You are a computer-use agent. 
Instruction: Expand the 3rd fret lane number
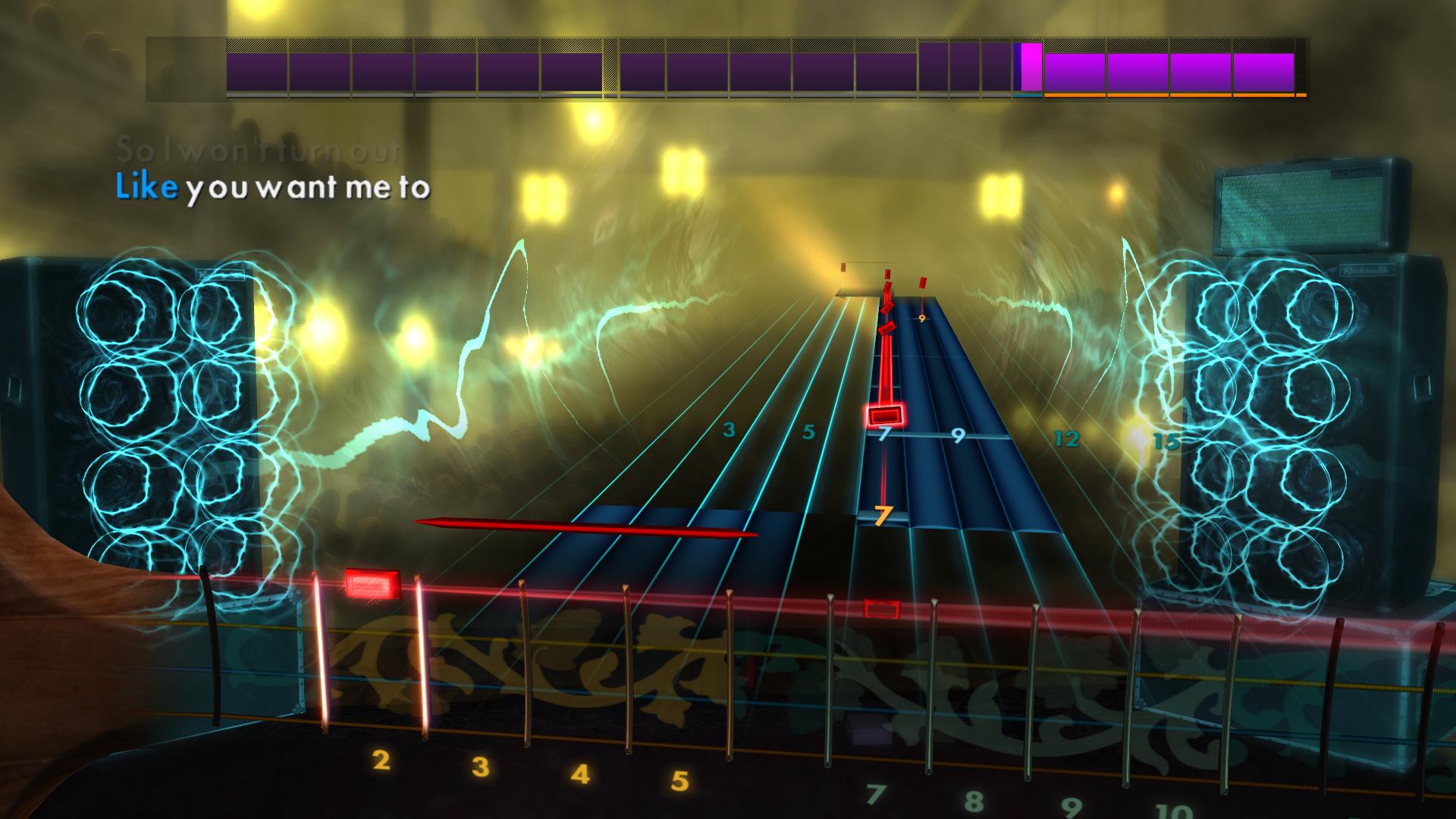(x=730, y=431)
